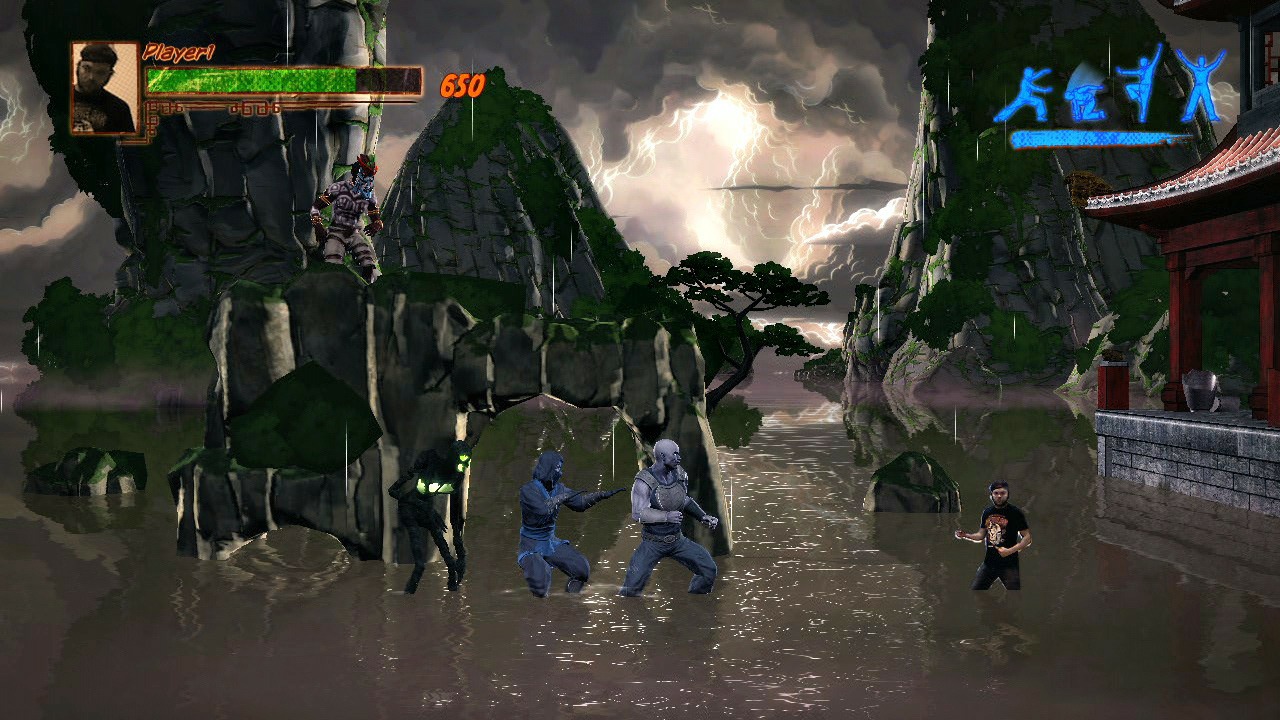Viewport: 1280px width, 720px height.
Task: Click the green Player1 health bar
Action: pos(250,77)
